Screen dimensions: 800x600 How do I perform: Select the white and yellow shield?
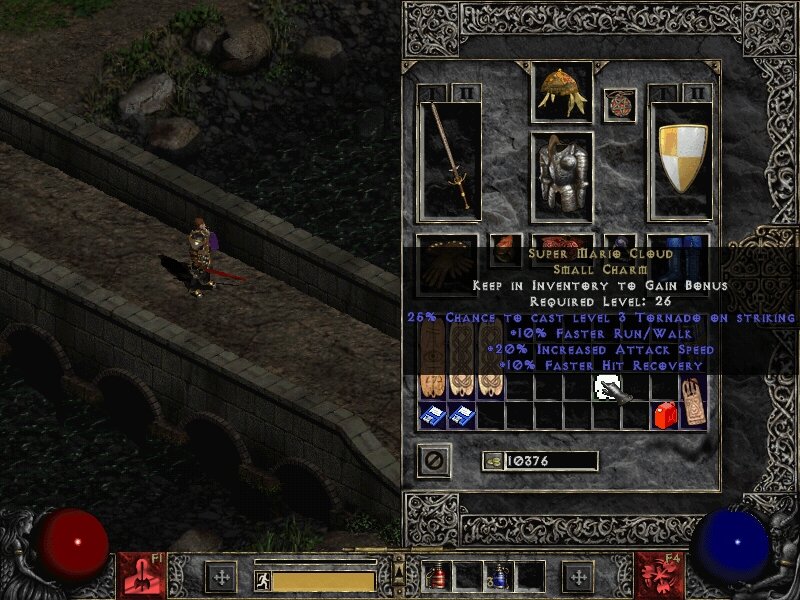pyautogui.click(x=682, y=158)
